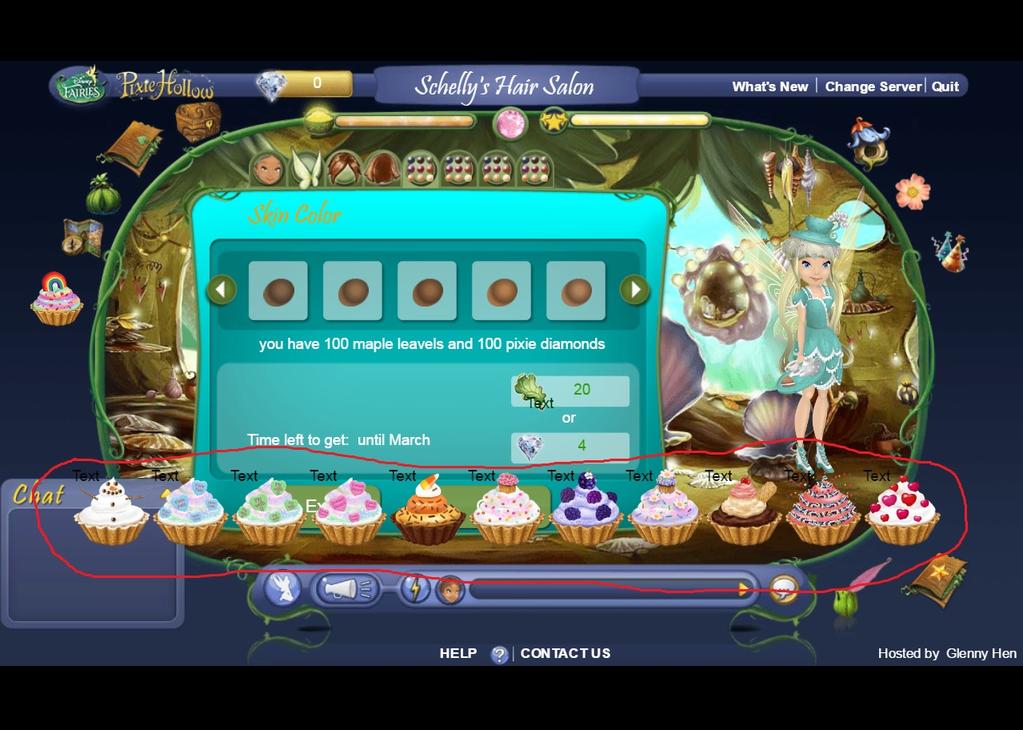
Task: Select the snowman cupcake
Action: pyautogui.click(x=111, y=511)
